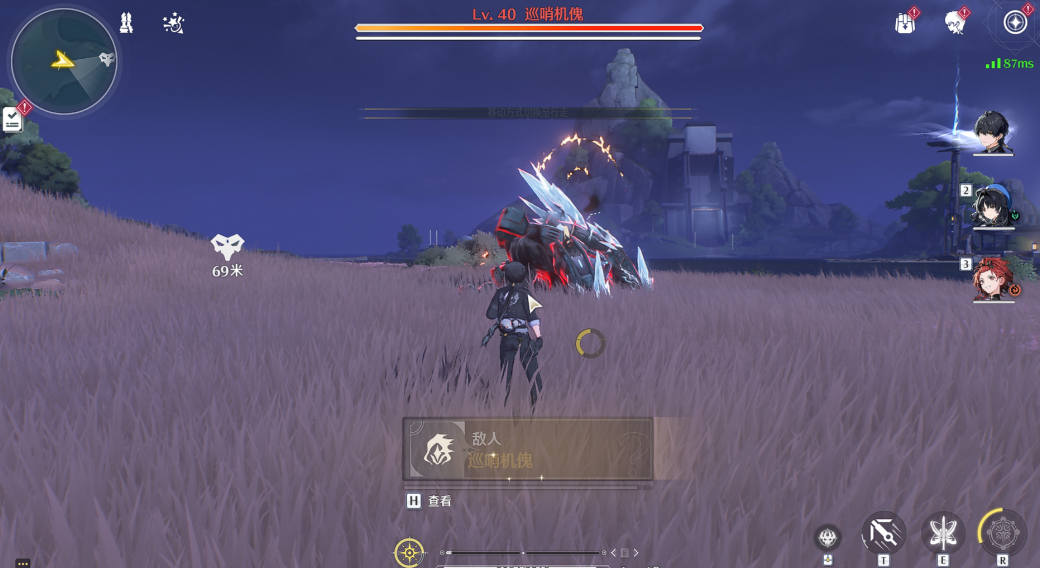Open the compass star main menu icon
This screenshot has width=1040, height=568.
[x=1015, y=22]
